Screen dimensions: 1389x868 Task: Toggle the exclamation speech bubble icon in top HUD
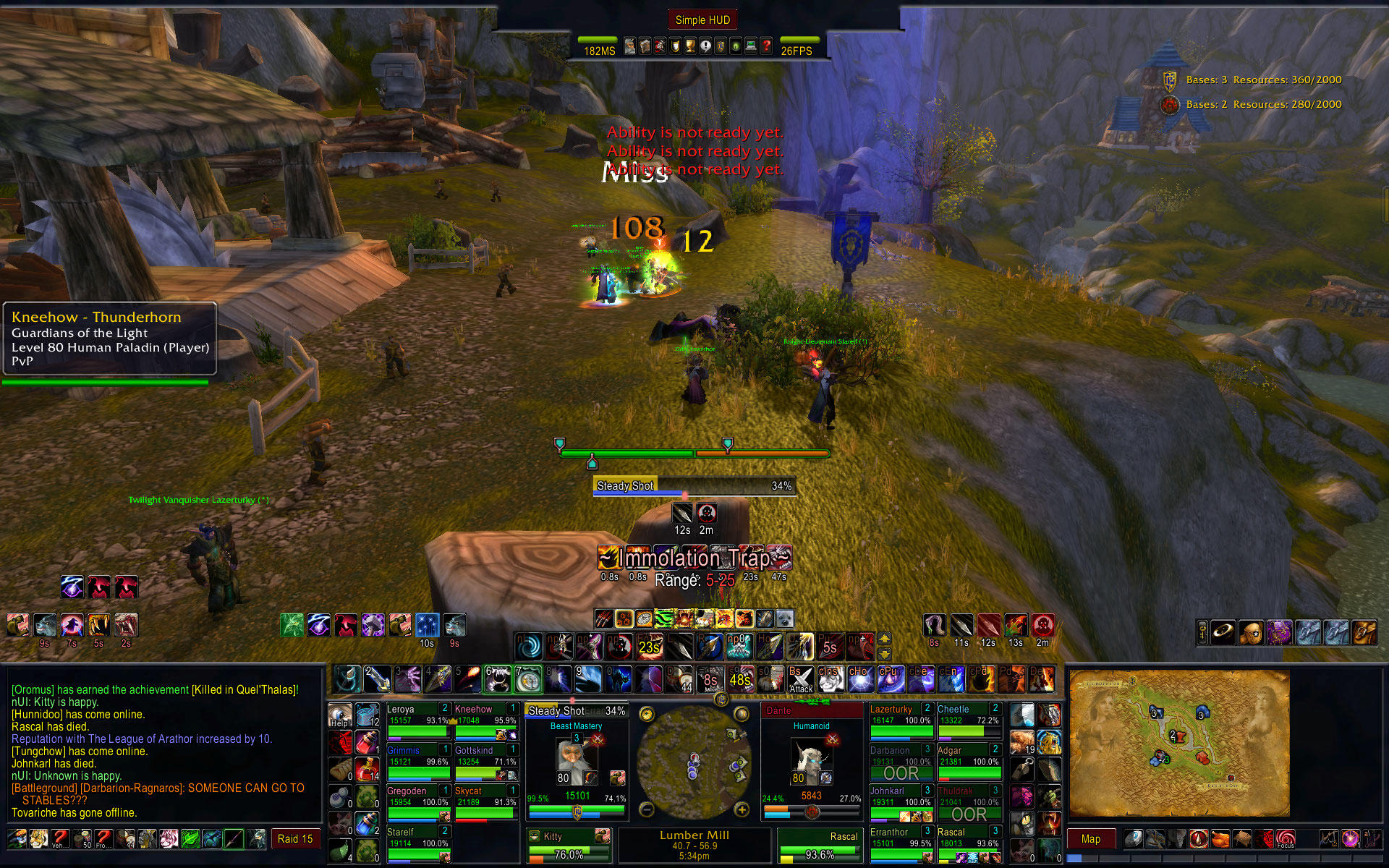[705, 46]
